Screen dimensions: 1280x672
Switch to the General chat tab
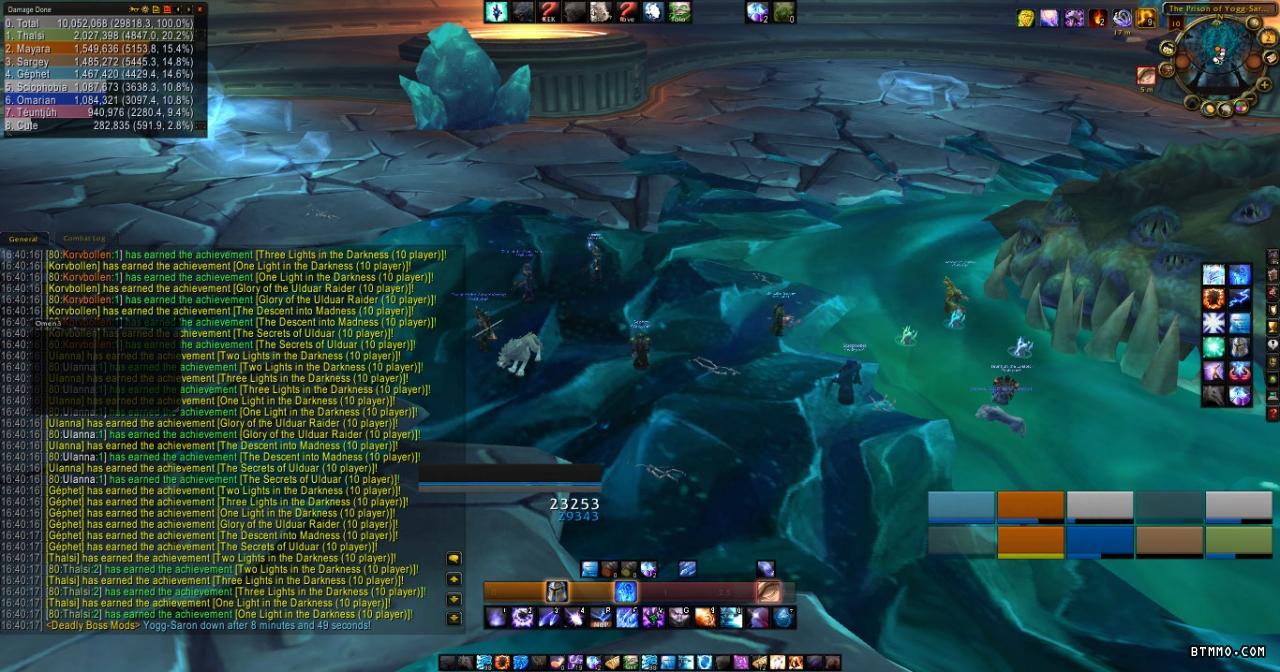pyautogui.click(x=23, y=239)
